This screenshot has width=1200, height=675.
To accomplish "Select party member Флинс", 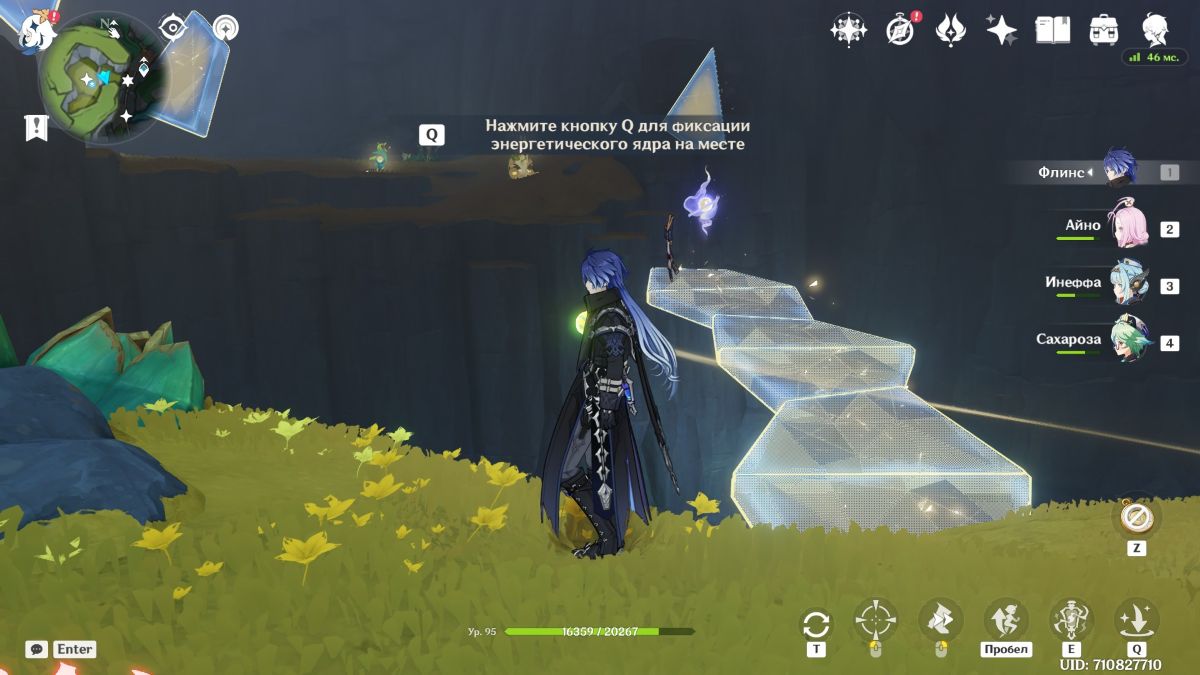I will pos(1120,172).
